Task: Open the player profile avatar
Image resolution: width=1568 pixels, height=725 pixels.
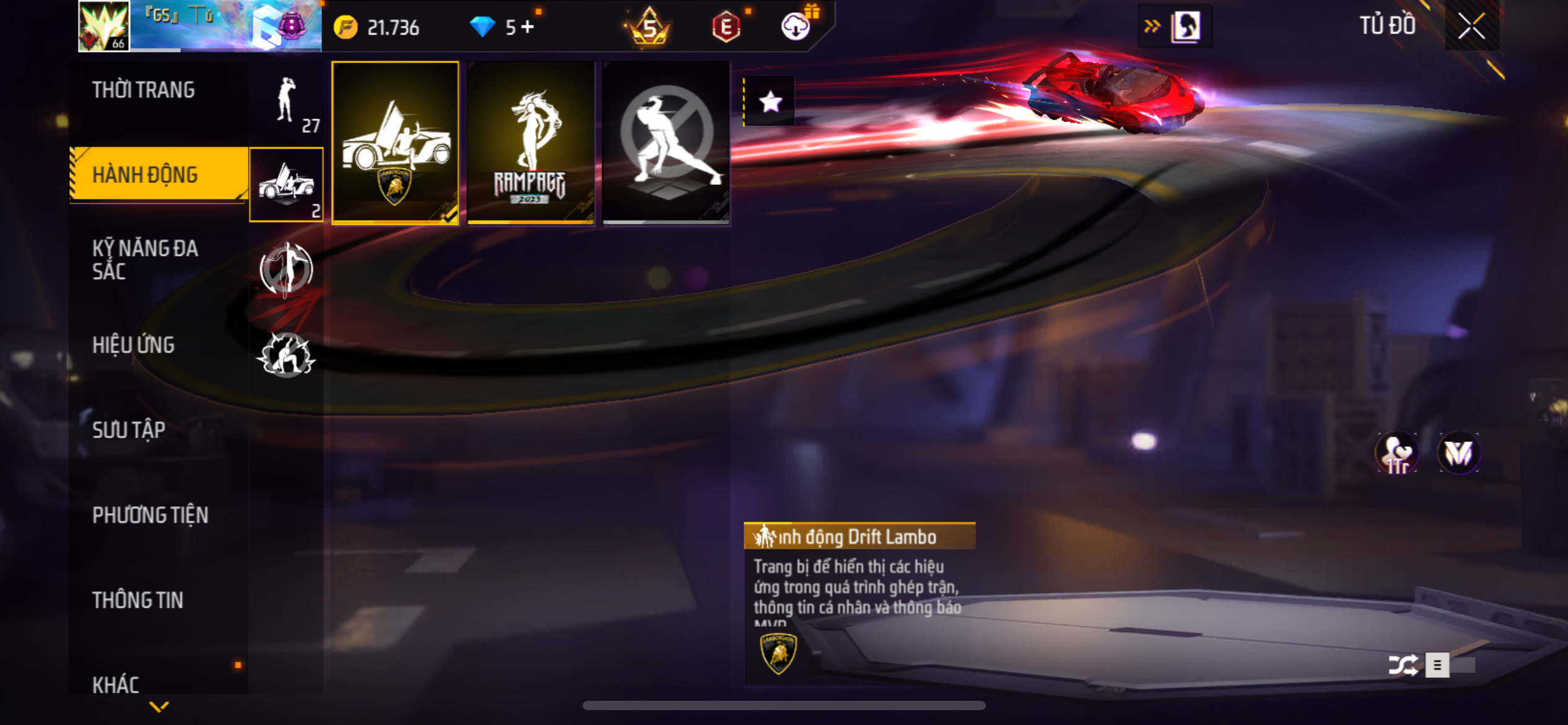Action: coord(104,26)
